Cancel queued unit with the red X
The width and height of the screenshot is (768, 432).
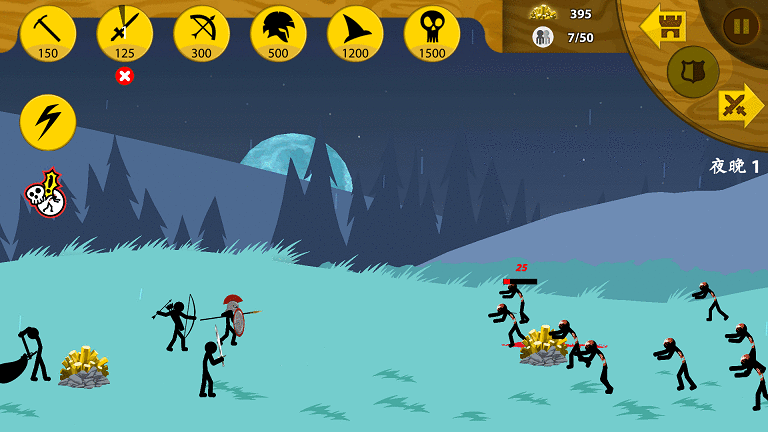125,76
